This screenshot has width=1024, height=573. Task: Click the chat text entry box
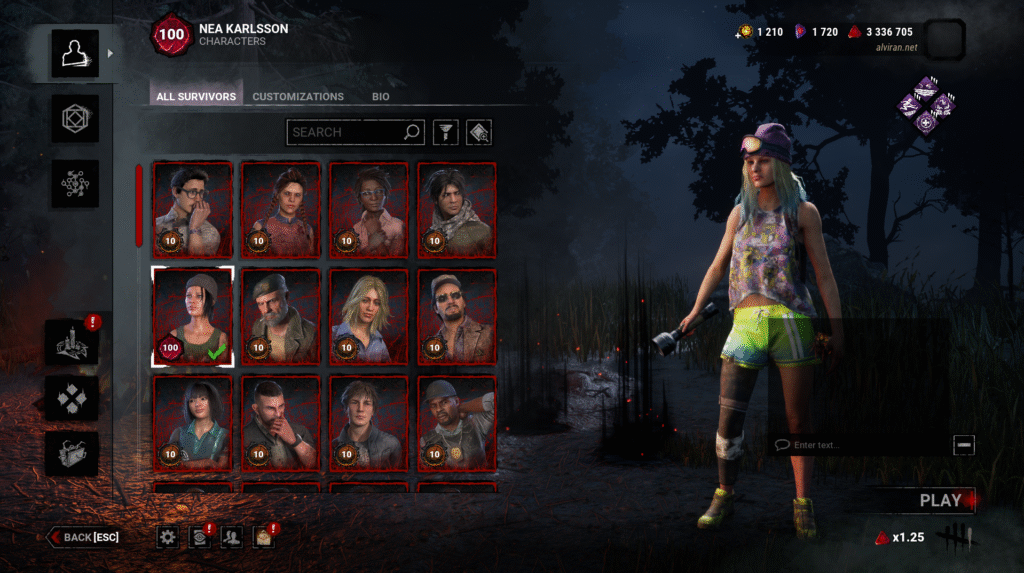pyautogui.click(x=860, y=445)
